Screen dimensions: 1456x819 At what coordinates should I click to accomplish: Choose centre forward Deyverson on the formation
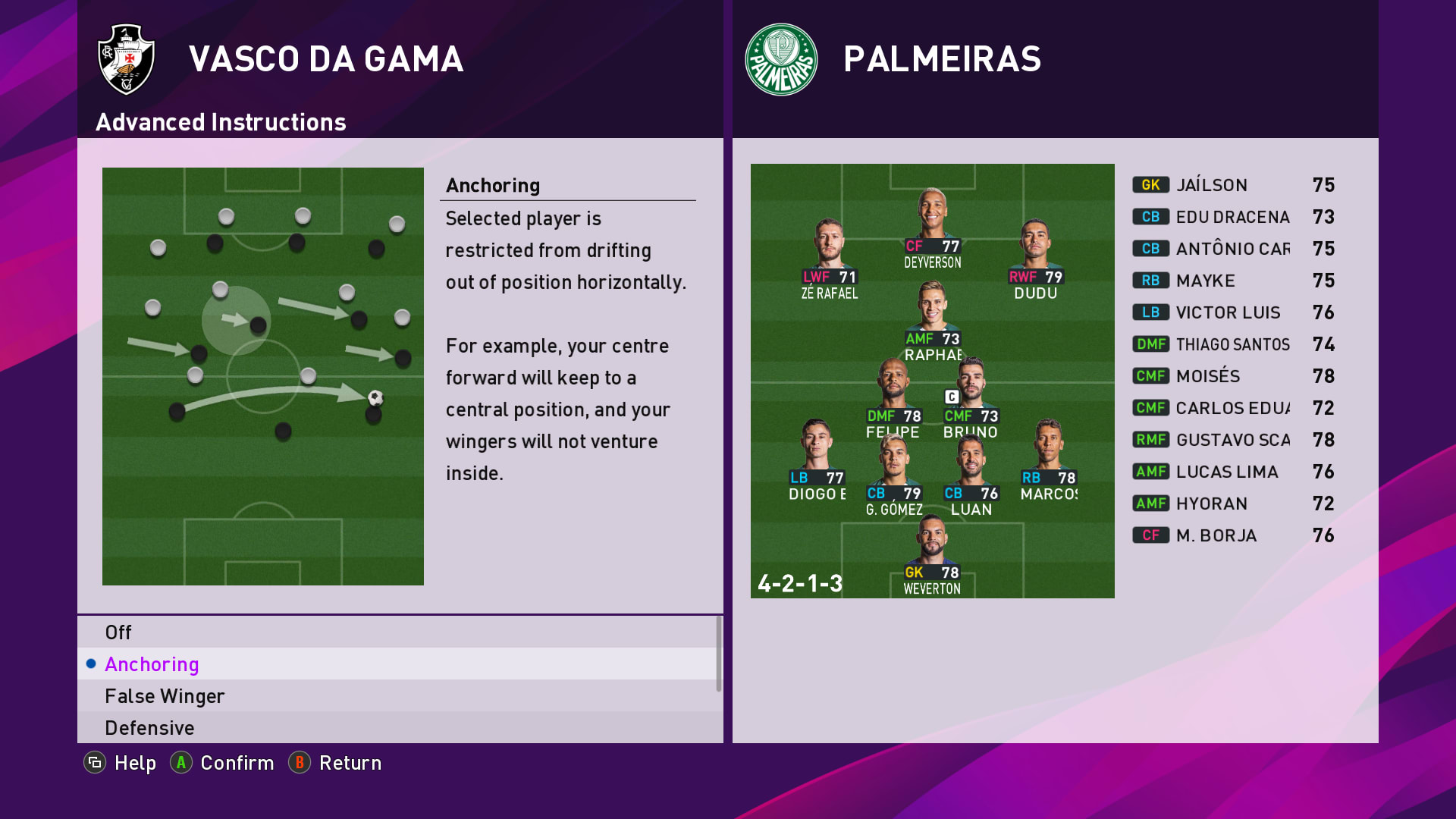pos(932,227)
